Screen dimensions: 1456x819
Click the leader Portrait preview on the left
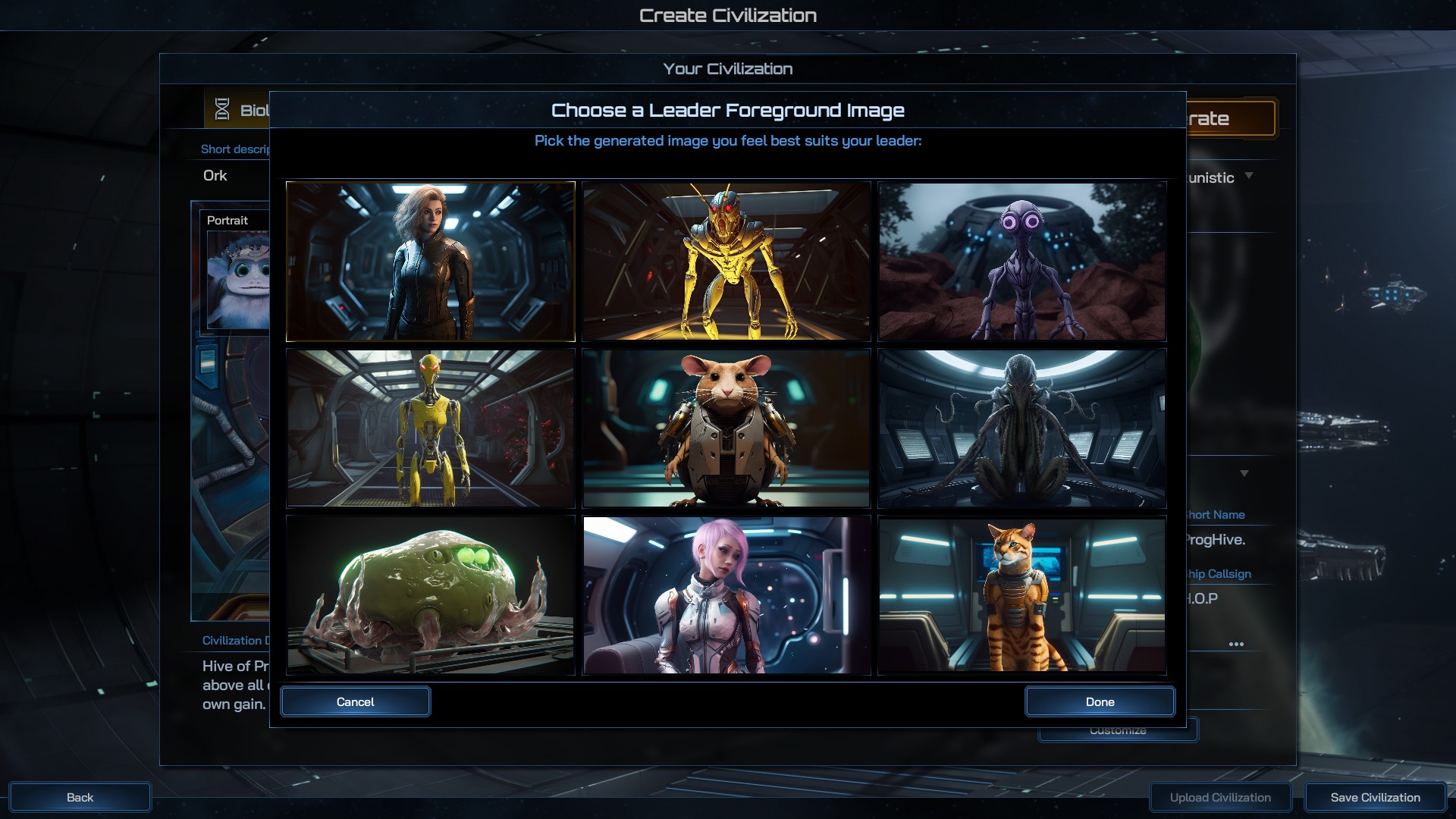237,281
